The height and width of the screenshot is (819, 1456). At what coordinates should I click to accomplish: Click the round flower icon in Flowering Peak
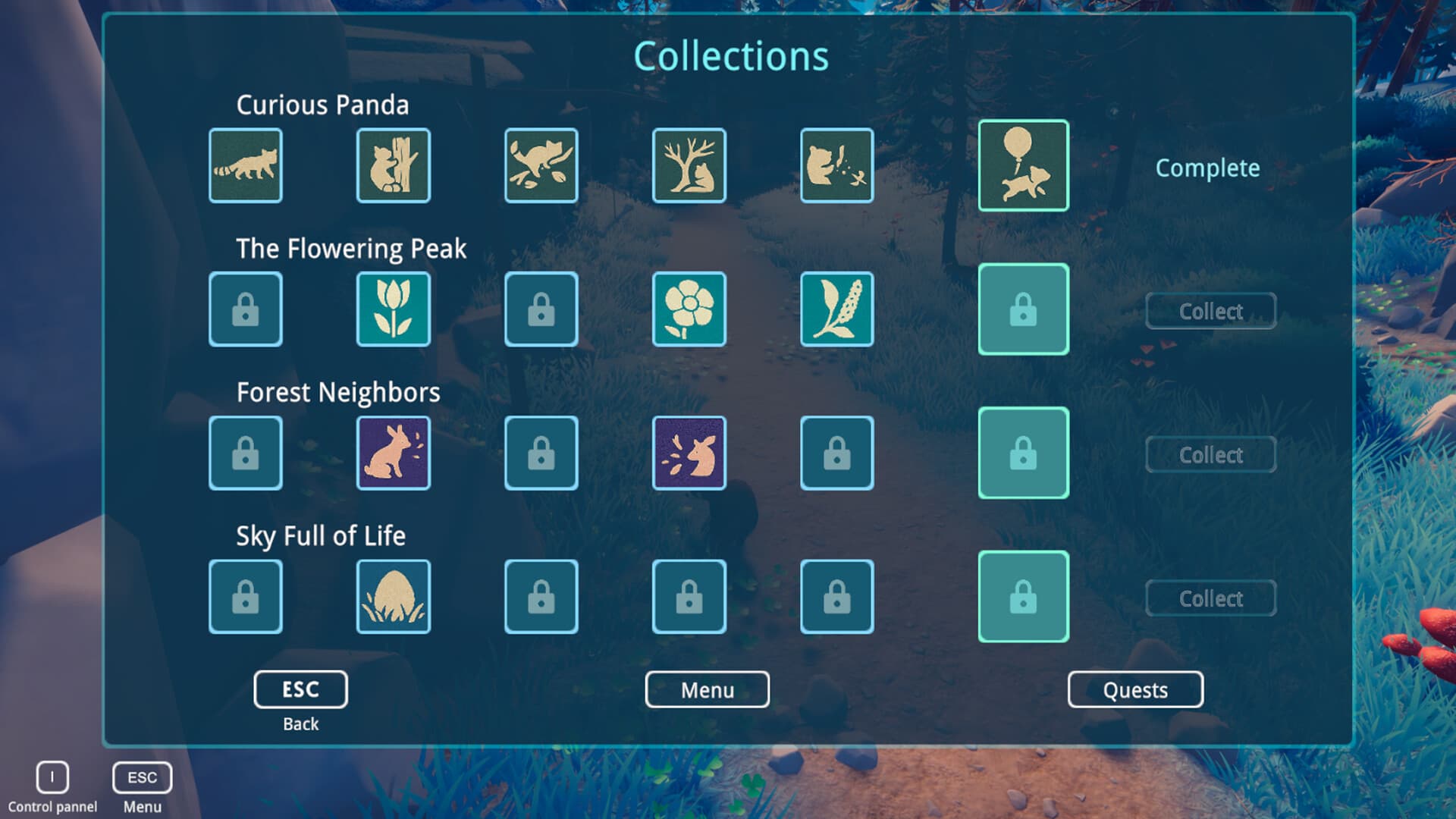pos(689,309)
